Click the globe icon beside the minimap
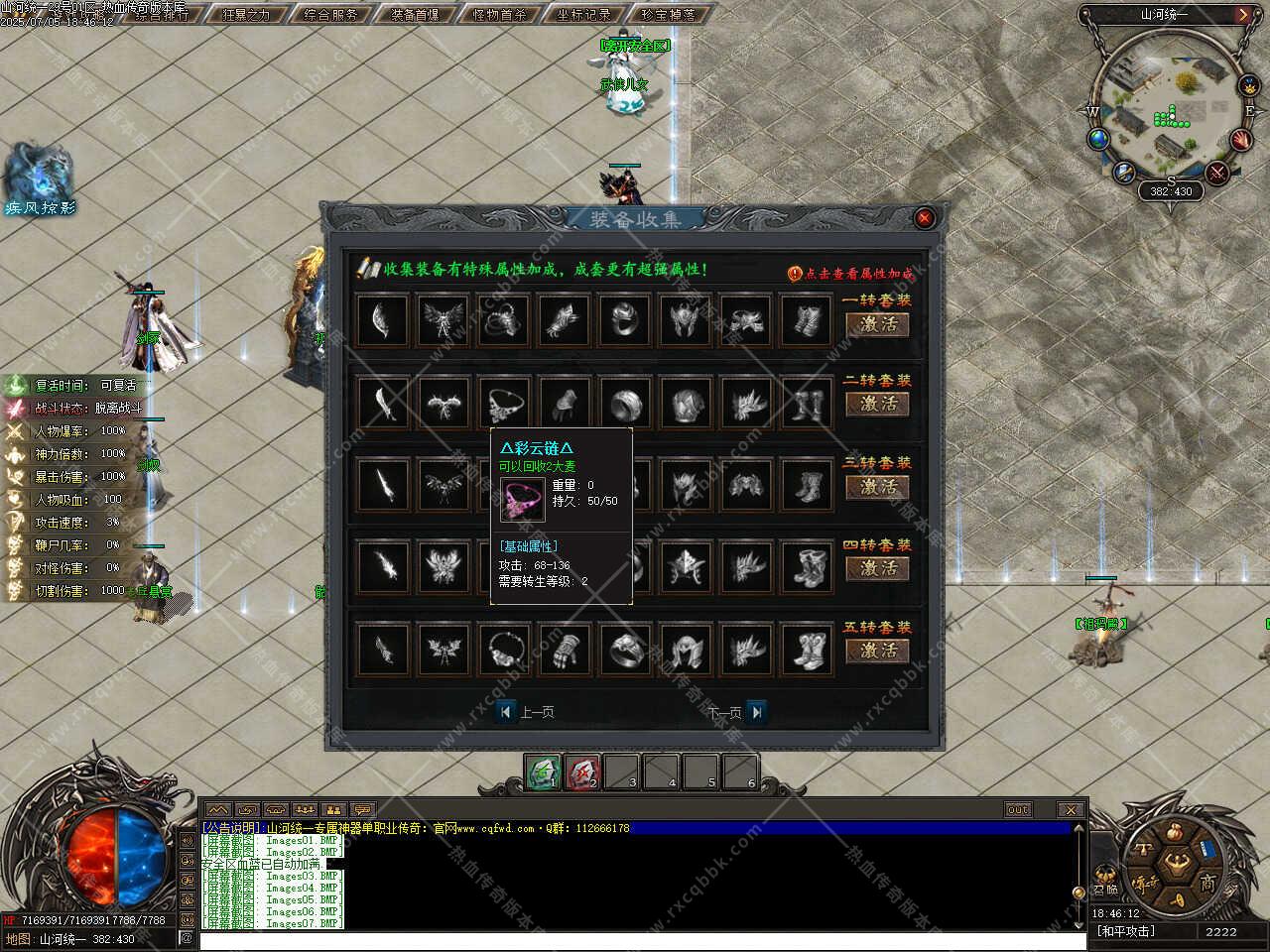Screen dimensions: 1270x952 pyautogui.click(x=1098, y=140)
